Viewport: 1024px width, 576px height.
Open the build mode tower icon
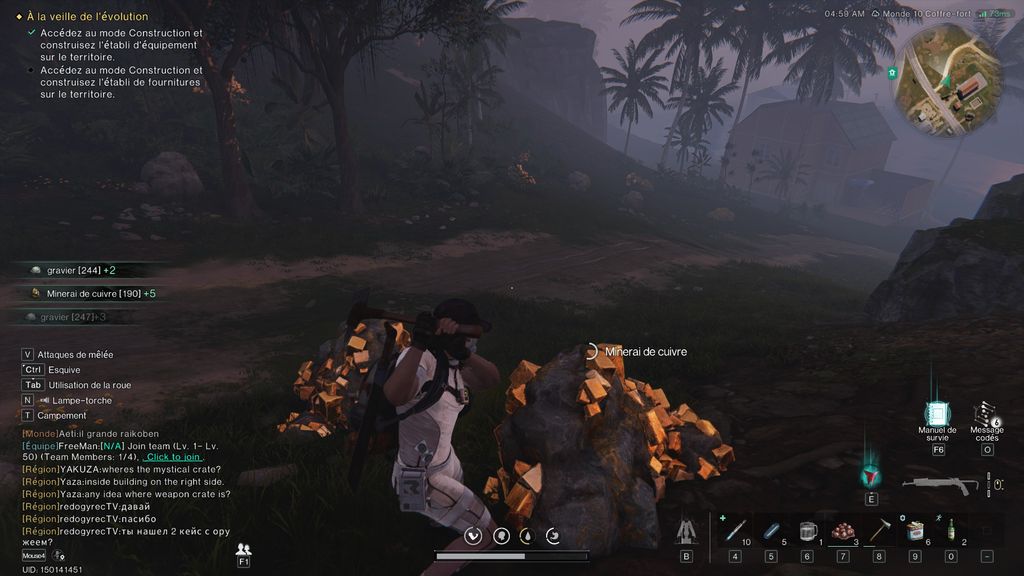coord(686,531)
